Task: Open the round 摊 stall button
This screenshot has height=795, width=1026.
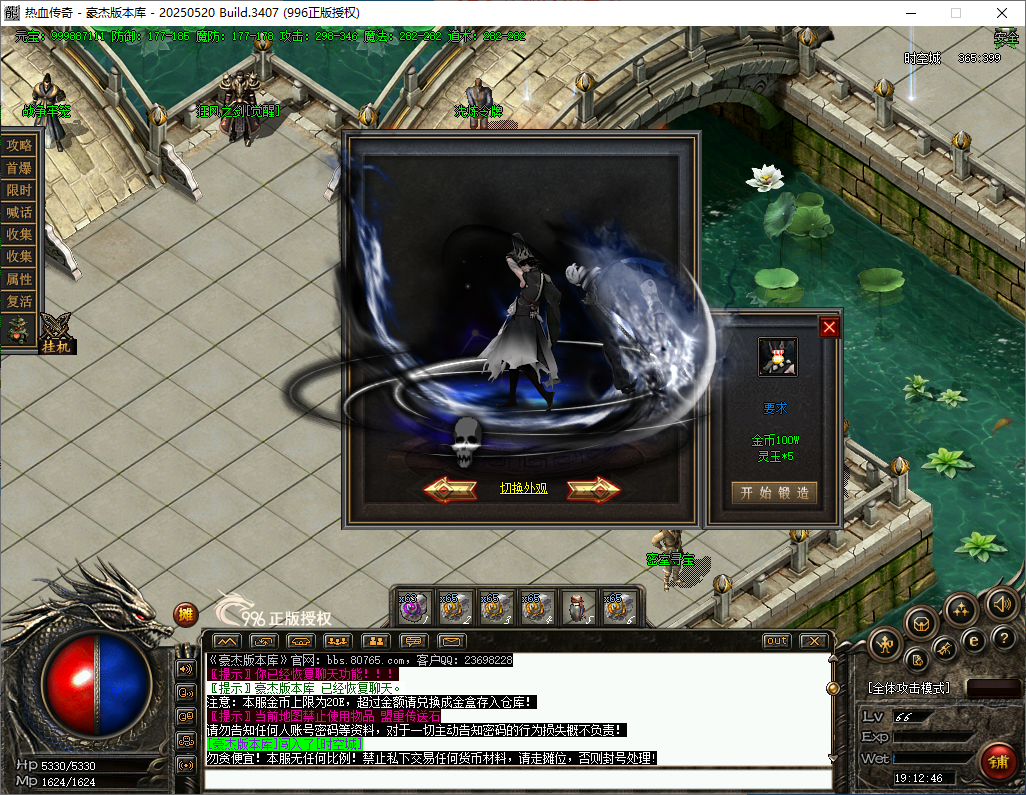Action: pos(185,614)
